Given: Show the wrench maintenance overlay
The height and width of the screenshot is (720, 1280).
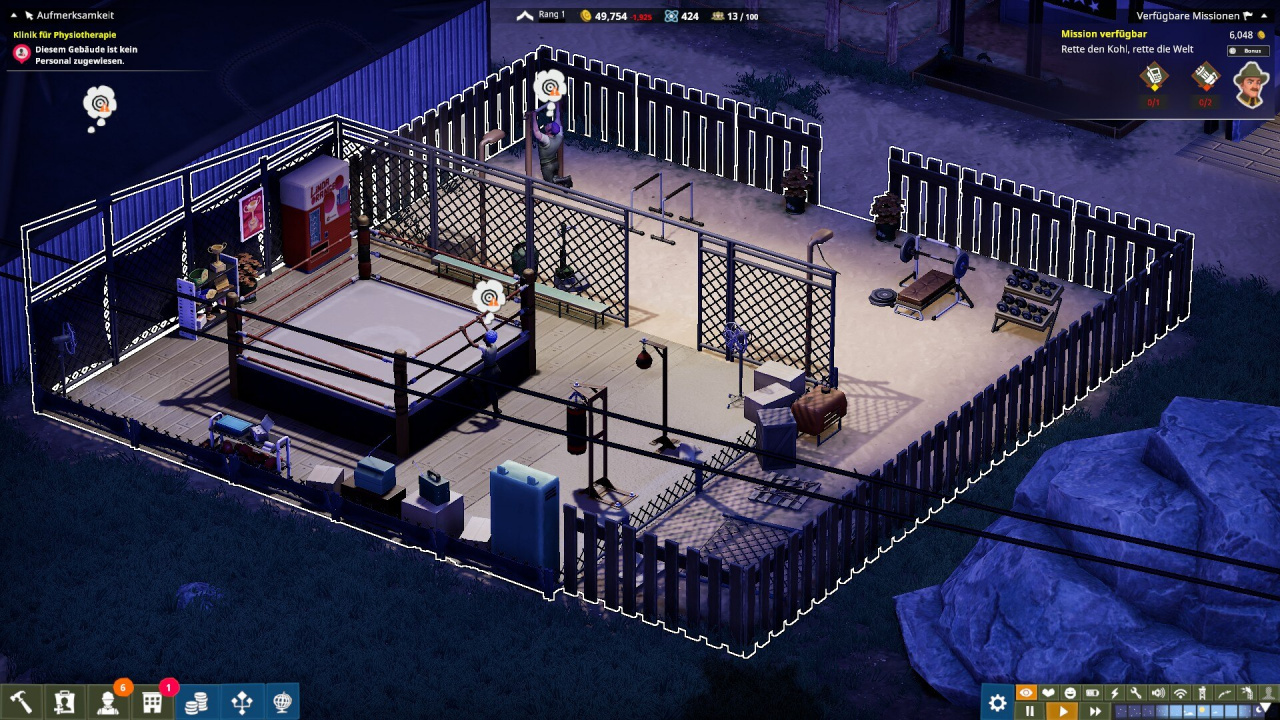Looking at the screenshot, I should 1136,693.
